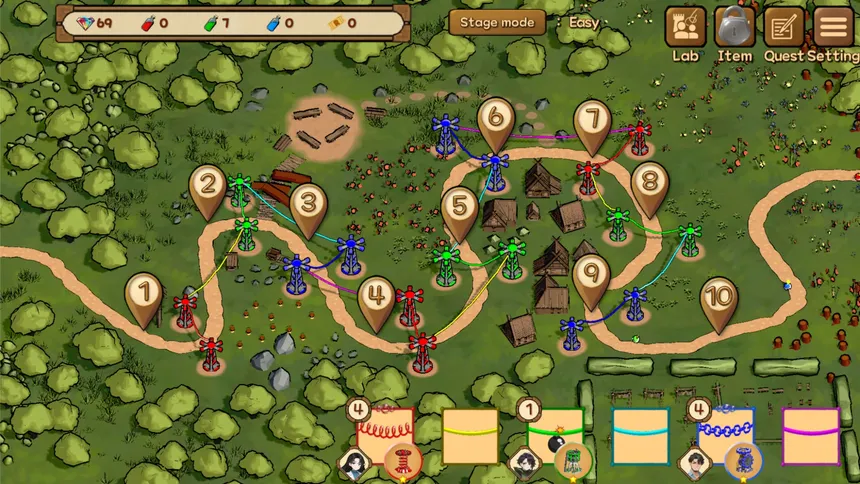Choose the stage 7 pin
Screen dimensions: 860x484
click(x=592, y=122)
